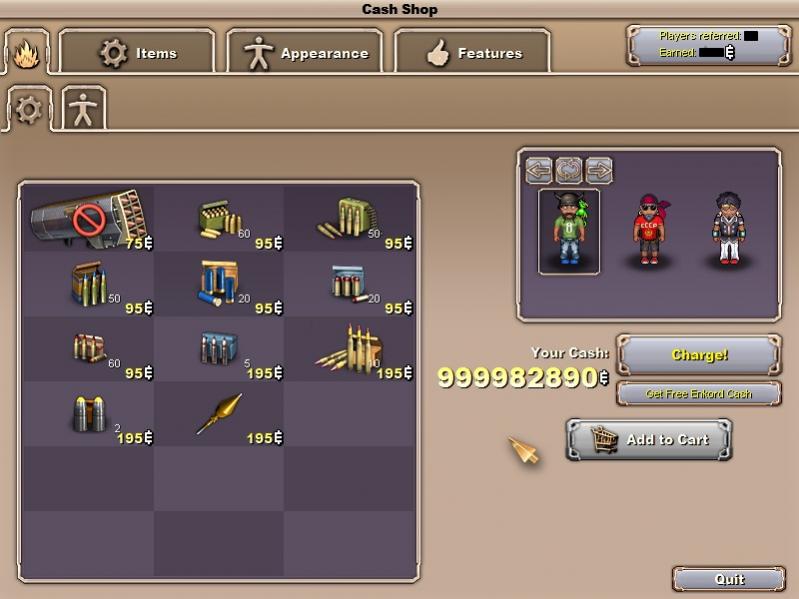Viewport: 799px width, 599px height.
Task: Switch to the Items tab
Action: pos(137,52)
